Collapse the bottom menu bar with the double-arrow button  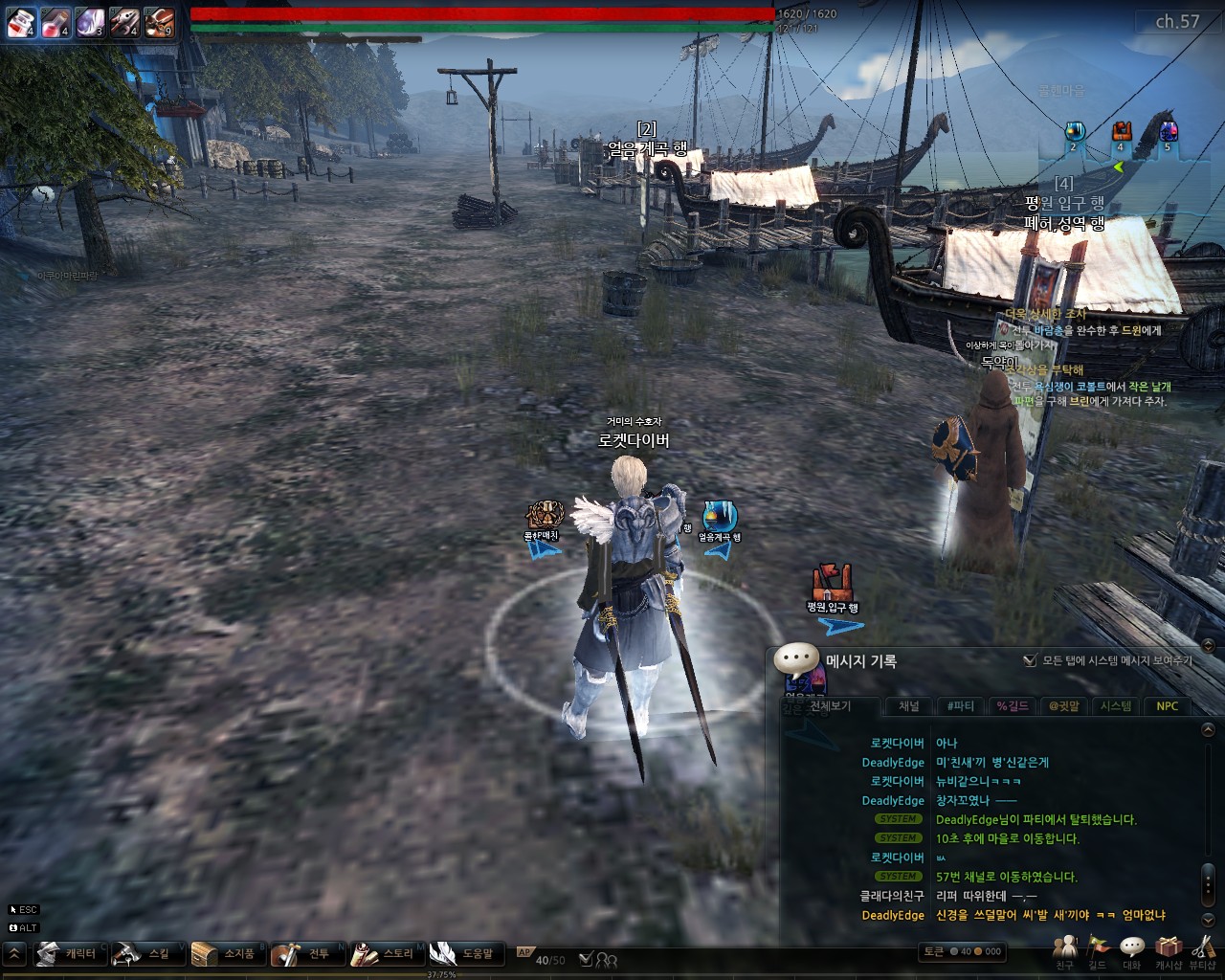[x=14, y=953]
